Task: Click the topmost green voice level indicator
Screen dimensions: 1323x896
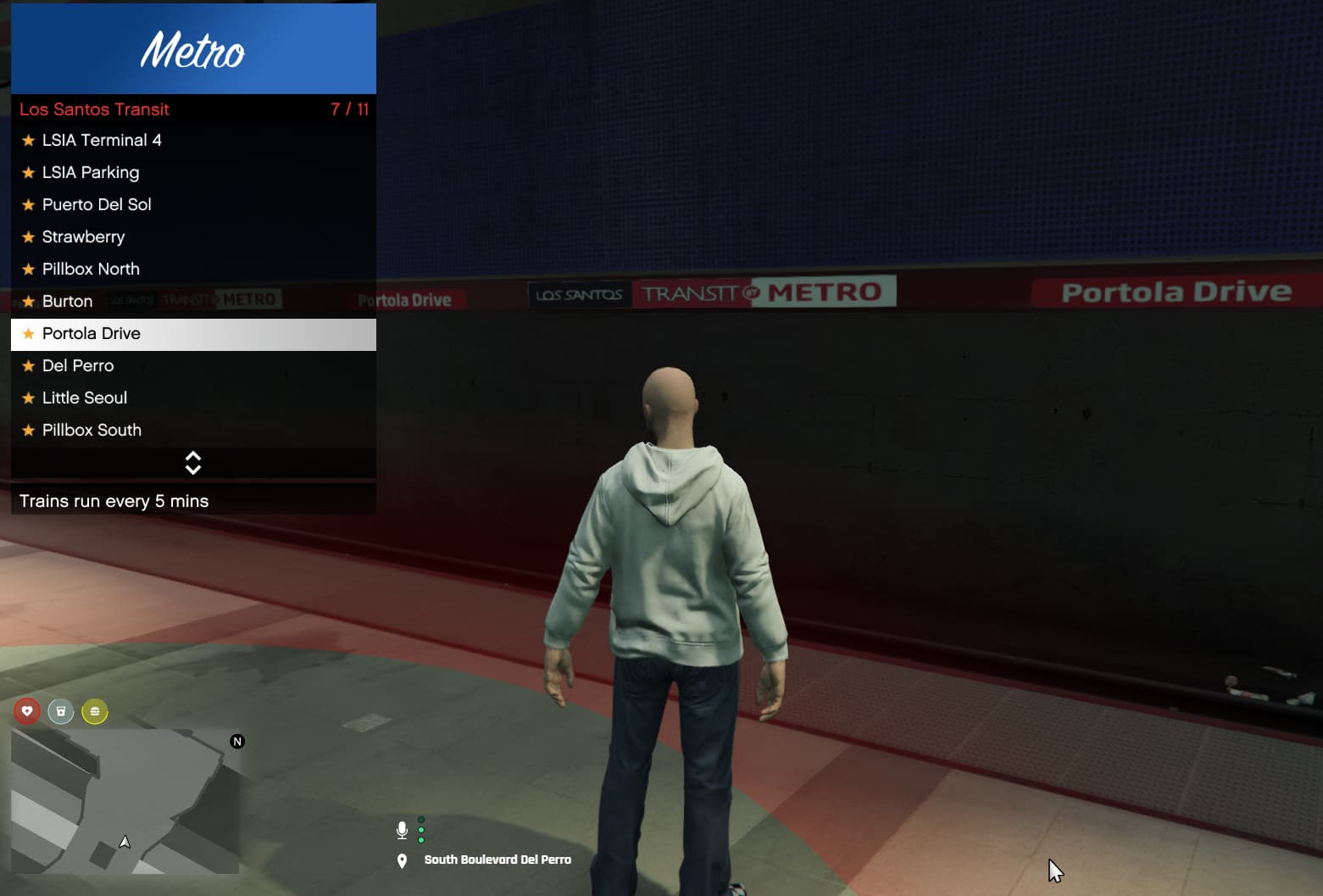Action: click(420, 818)
